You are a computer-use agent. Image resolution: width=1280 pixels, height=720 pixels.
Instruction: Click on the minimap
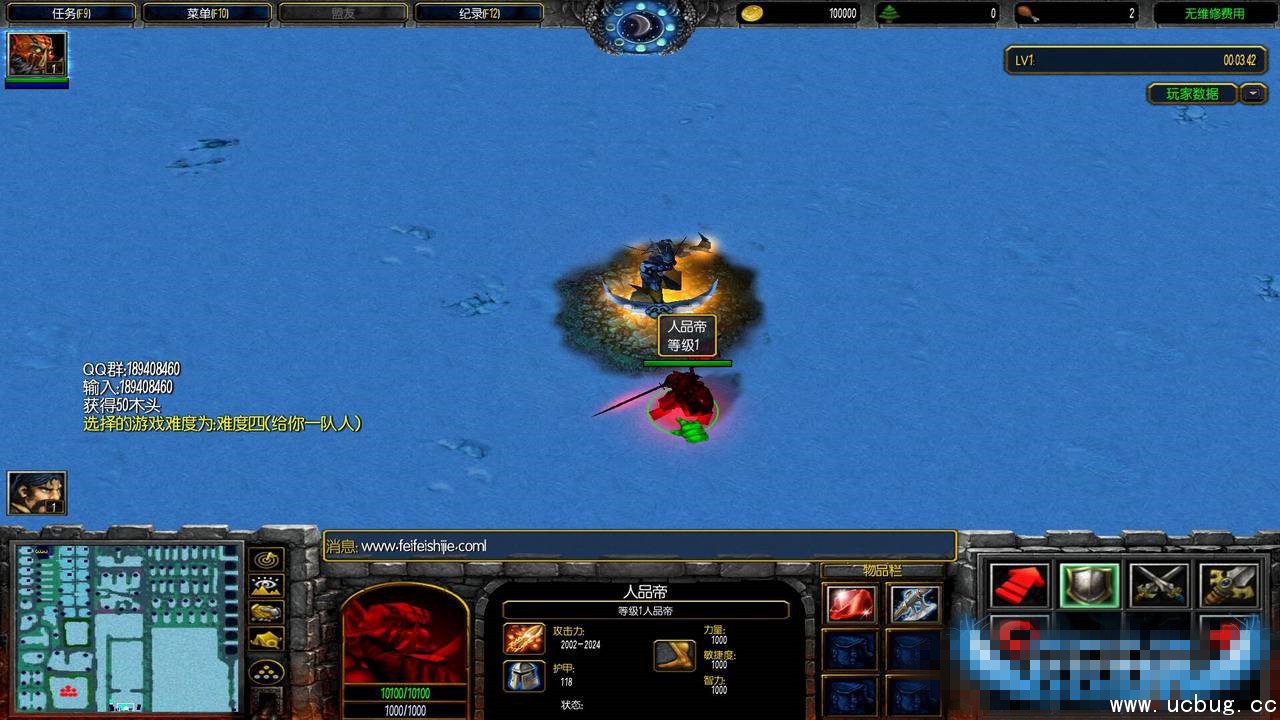(126, 626)
